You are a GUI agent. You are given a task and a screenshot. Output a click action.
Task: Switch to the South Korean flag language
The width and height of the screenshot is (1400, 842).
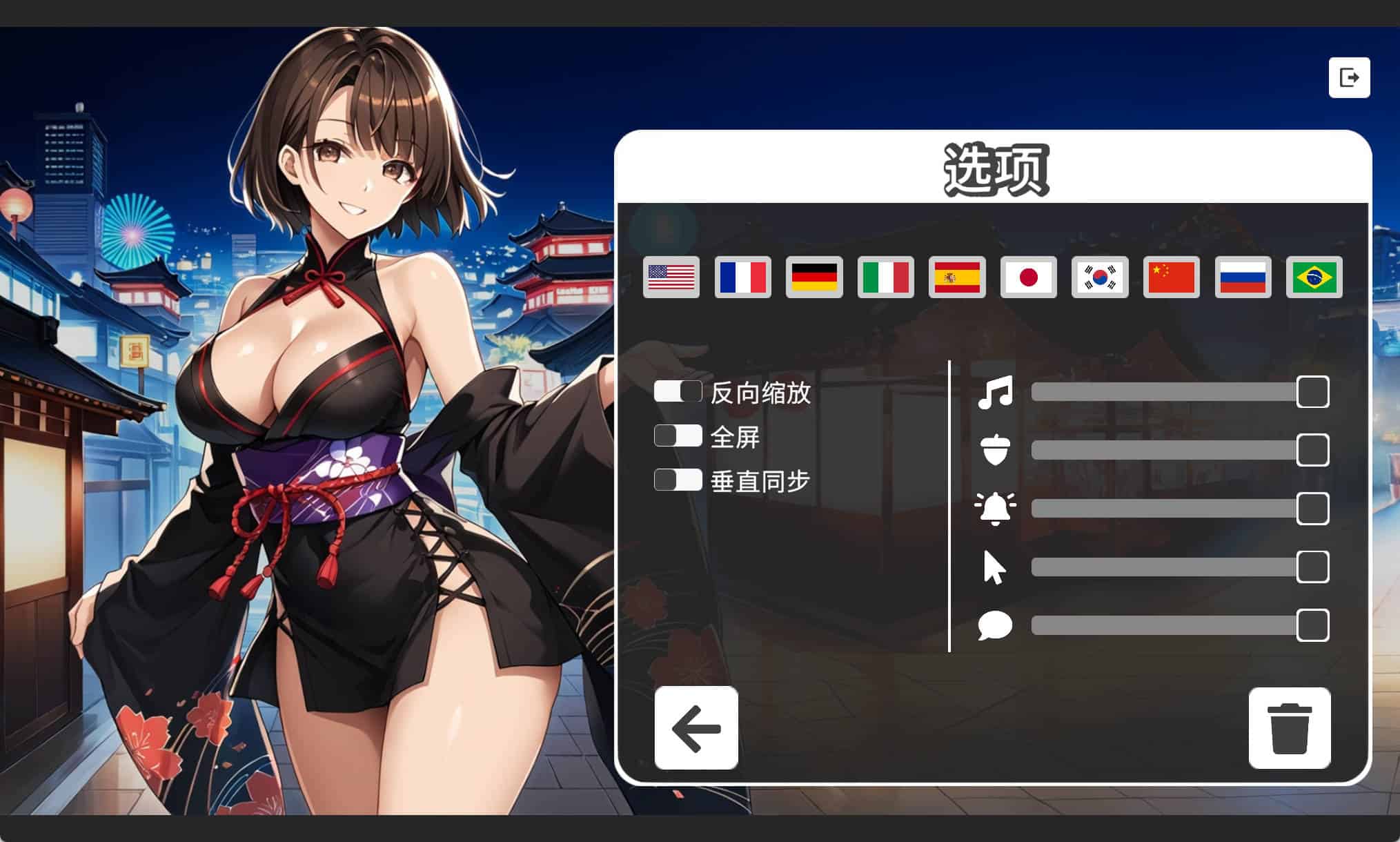tap(1100, 277)
